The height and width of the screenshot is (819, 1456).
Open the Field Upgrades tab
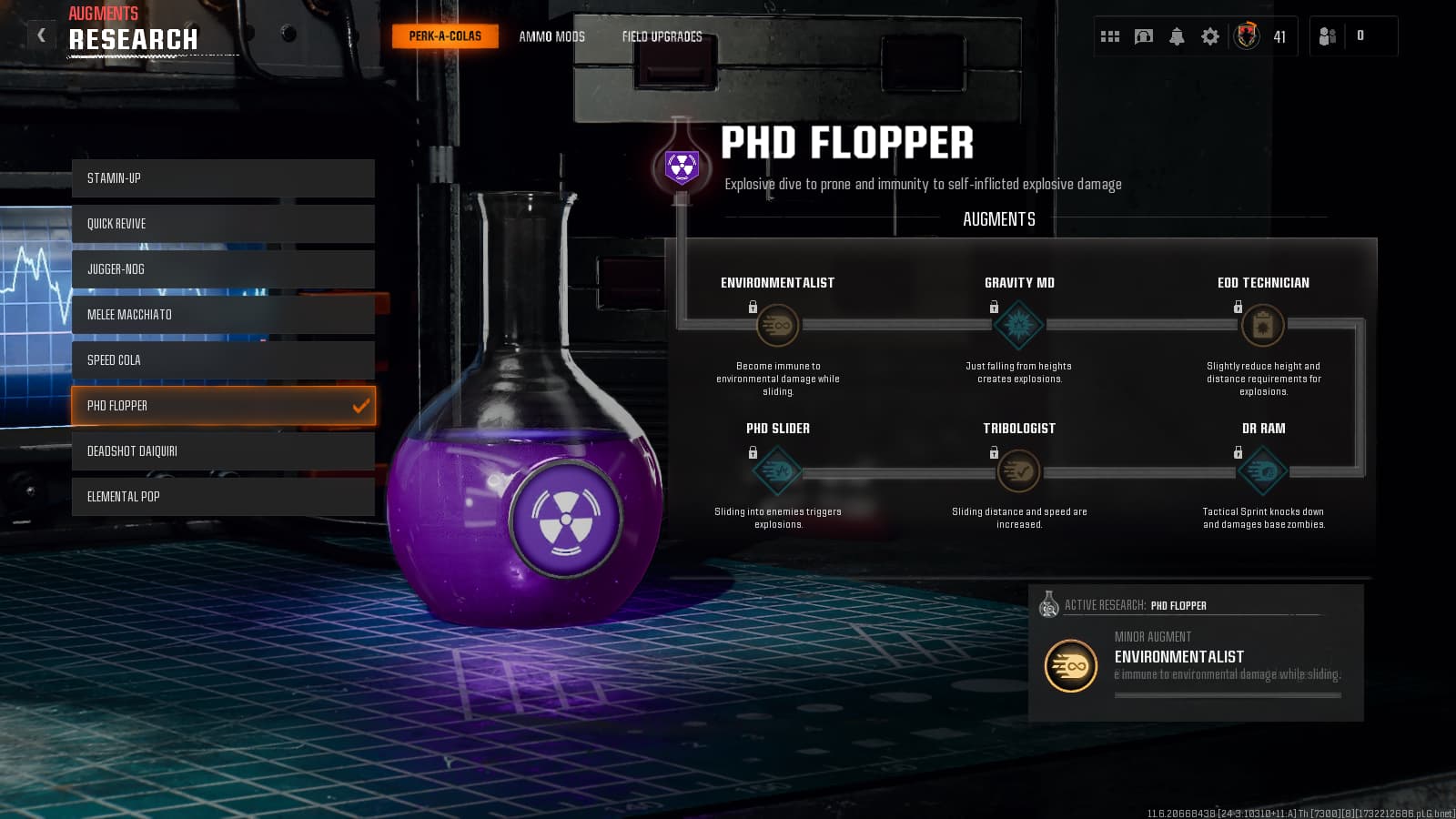click(662, 36)
